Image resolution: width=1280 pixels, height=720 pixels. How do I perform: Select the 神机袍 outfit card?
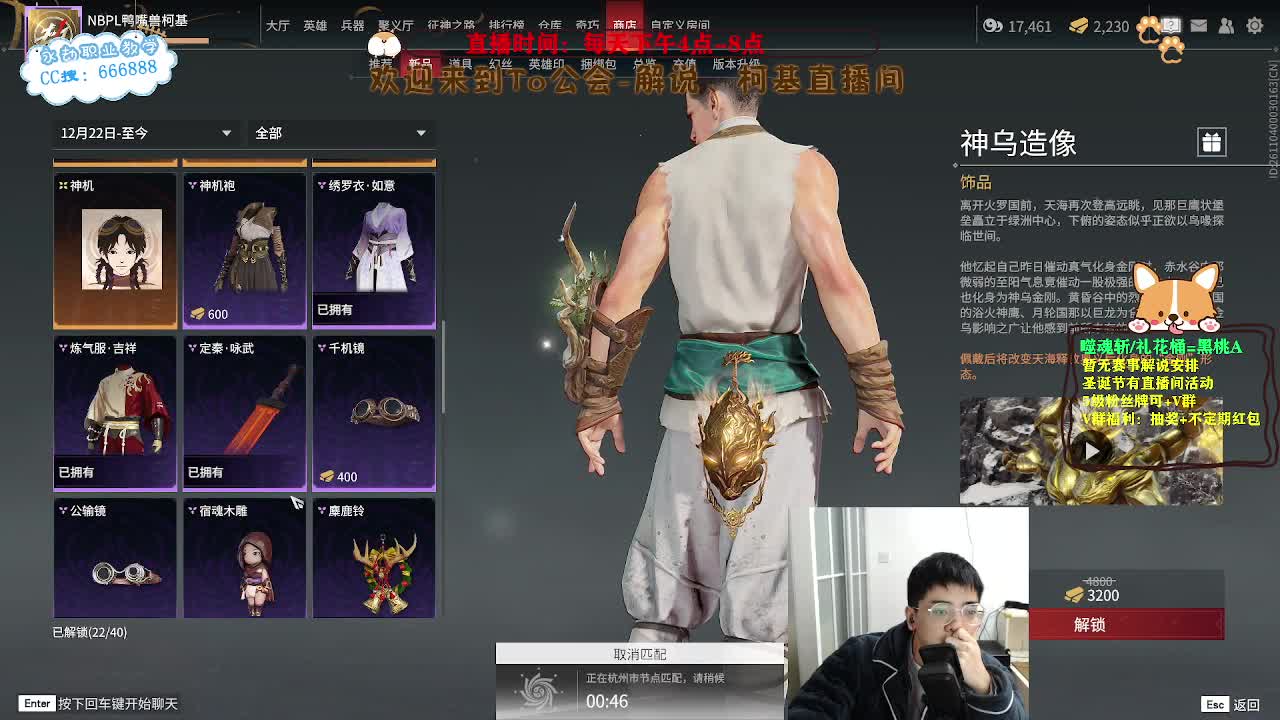[244, 245]
